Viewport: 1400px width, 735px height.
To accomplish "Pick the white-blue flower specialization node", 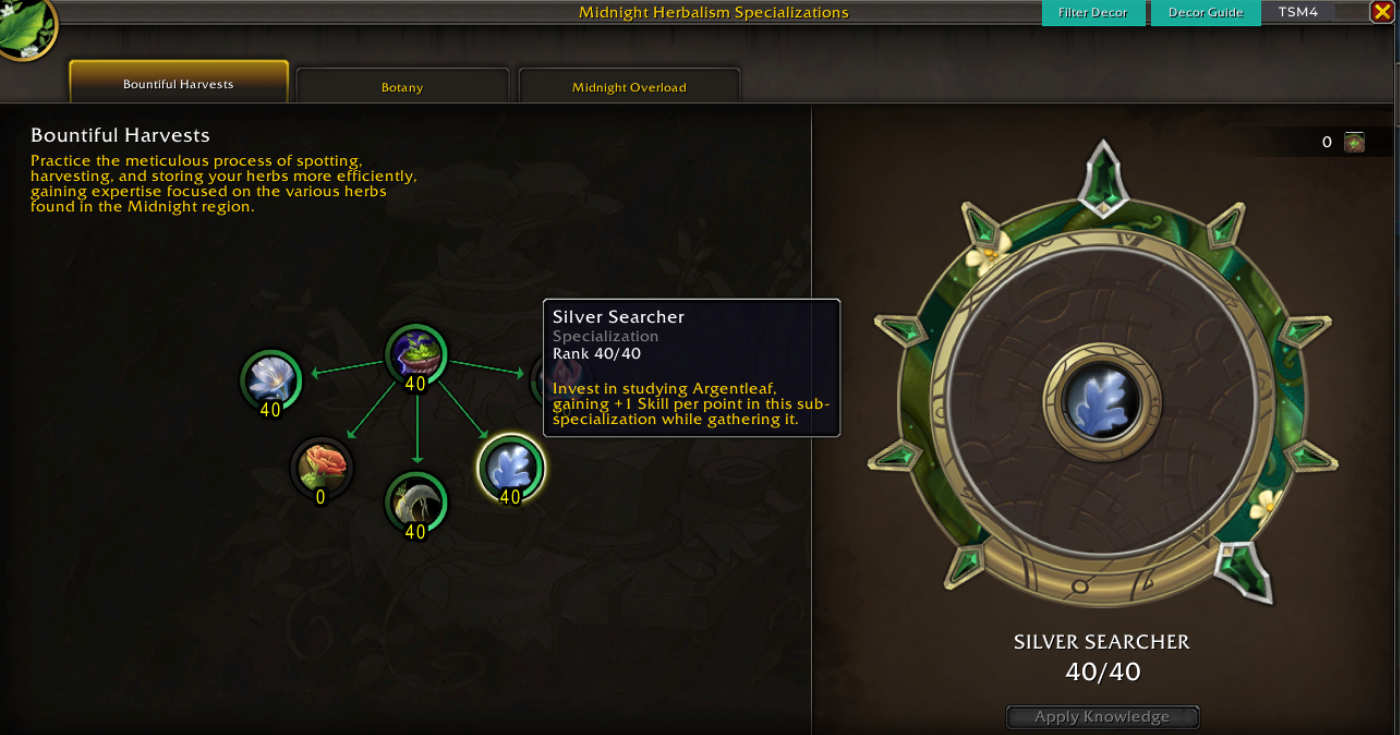I will [270, 379].
